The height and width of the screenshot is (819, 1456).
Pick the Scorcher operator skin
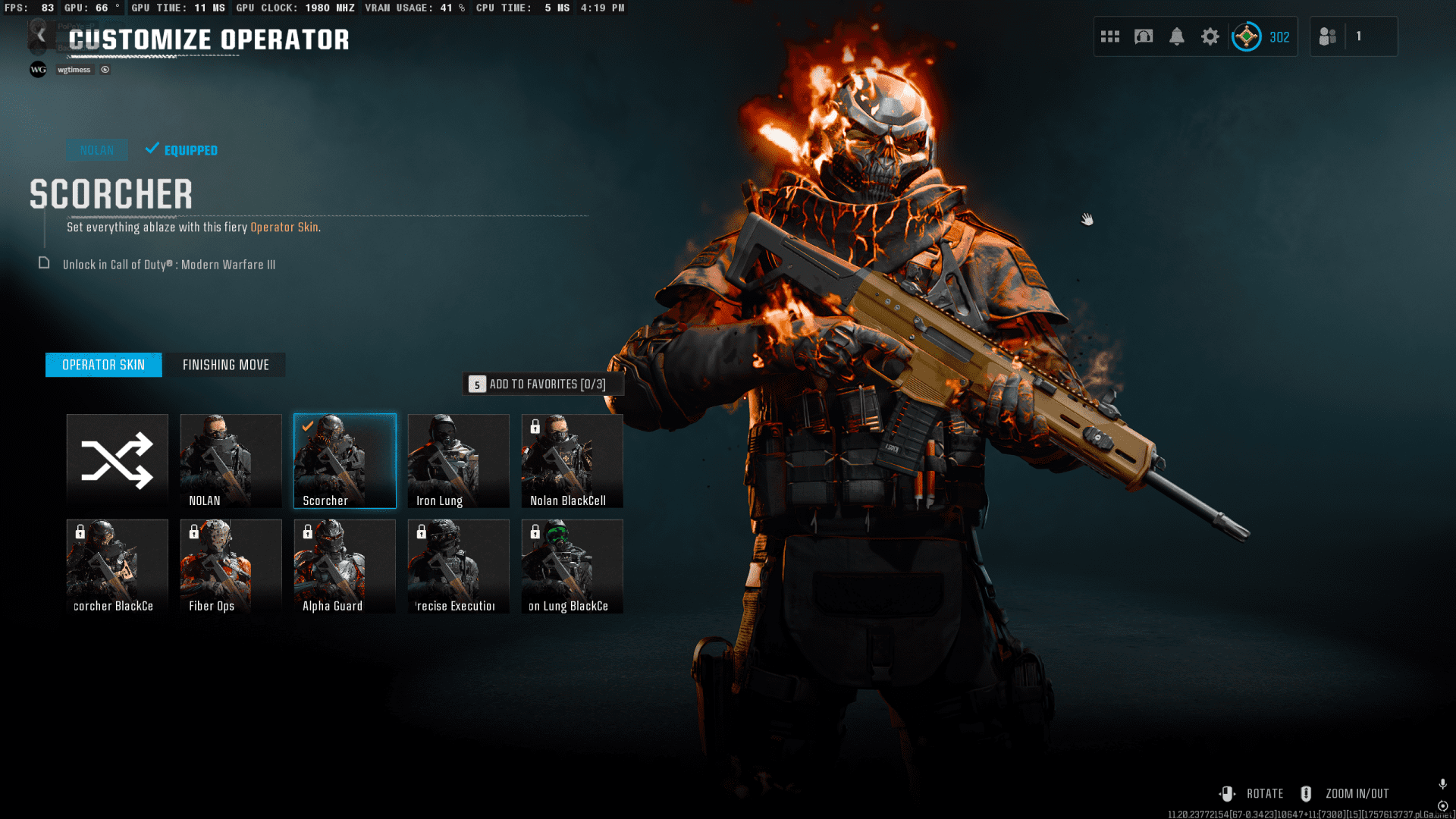coord(345,460)
